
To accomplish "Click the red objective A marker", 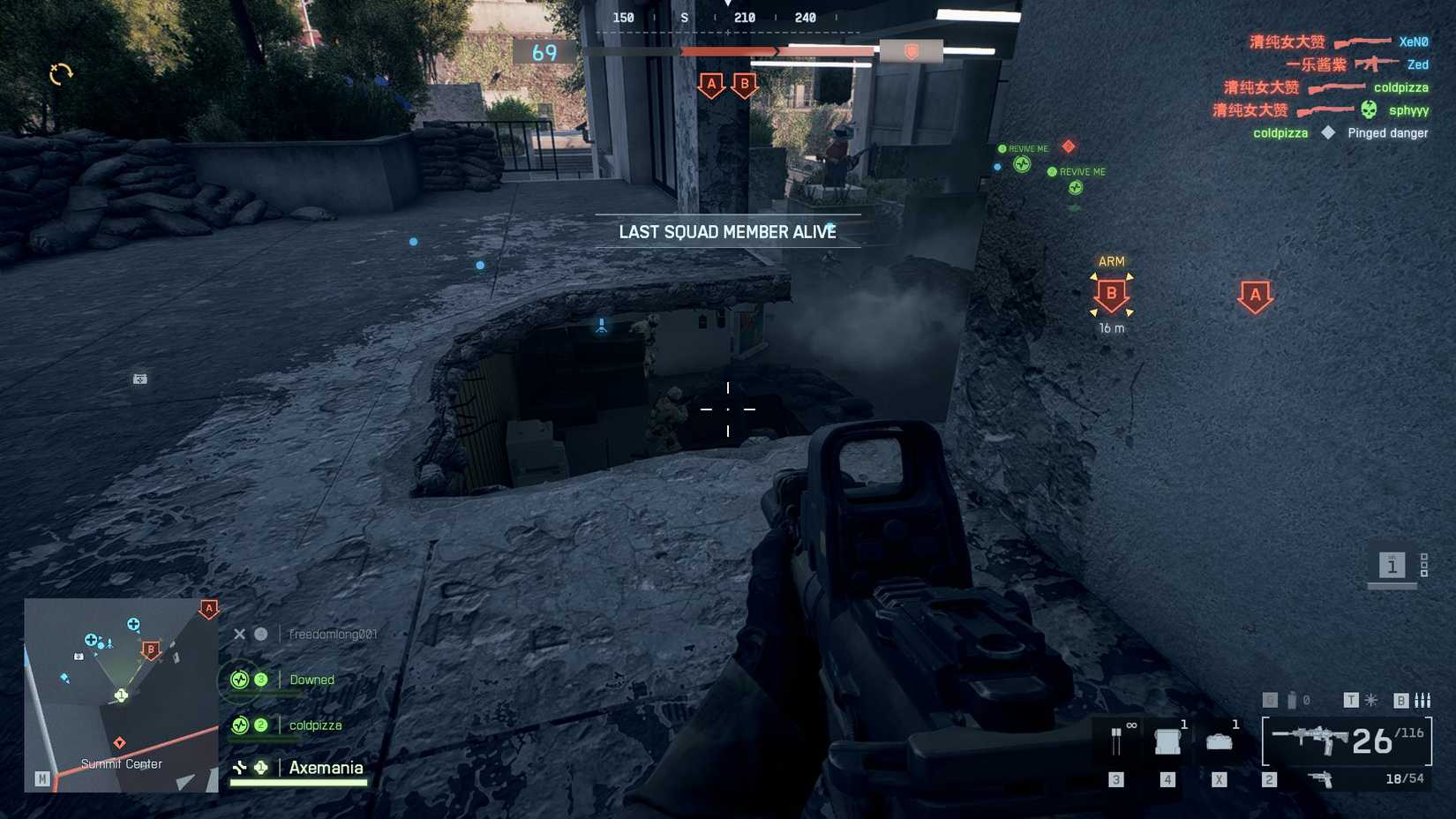I will tap(1256, 296).
